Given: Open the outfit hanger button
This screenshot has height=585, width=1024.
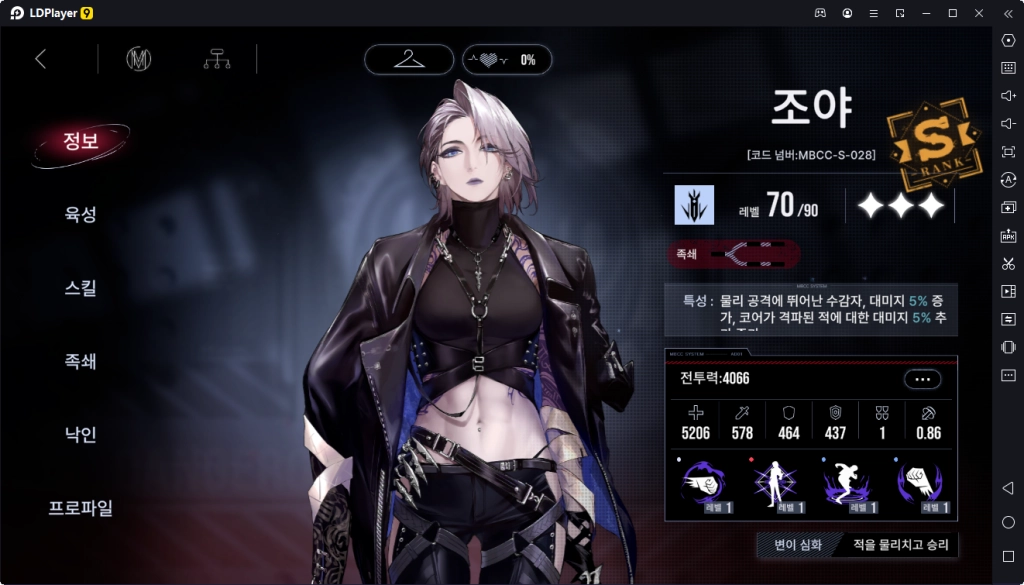Looking at the screenshot, I should tap(409, 59).
